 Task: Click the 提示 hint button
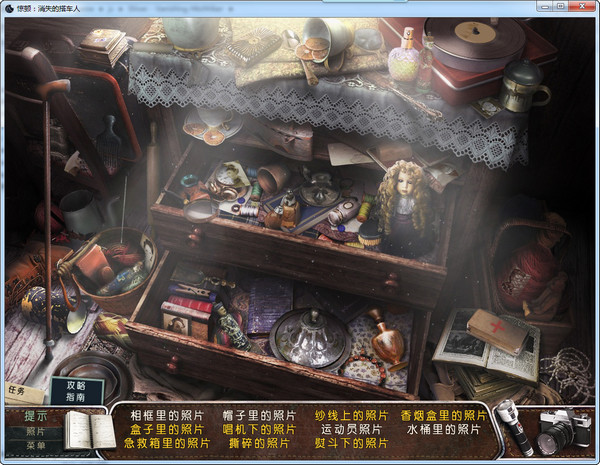36,416
